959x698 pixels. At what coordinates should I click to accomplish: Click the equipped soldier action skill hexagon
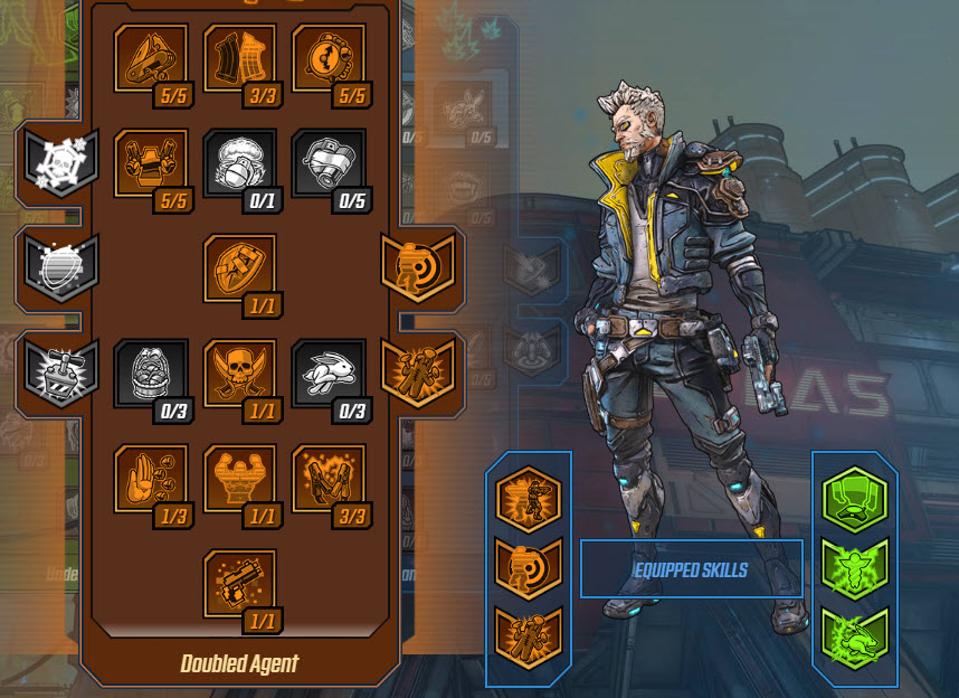[528, 498]
